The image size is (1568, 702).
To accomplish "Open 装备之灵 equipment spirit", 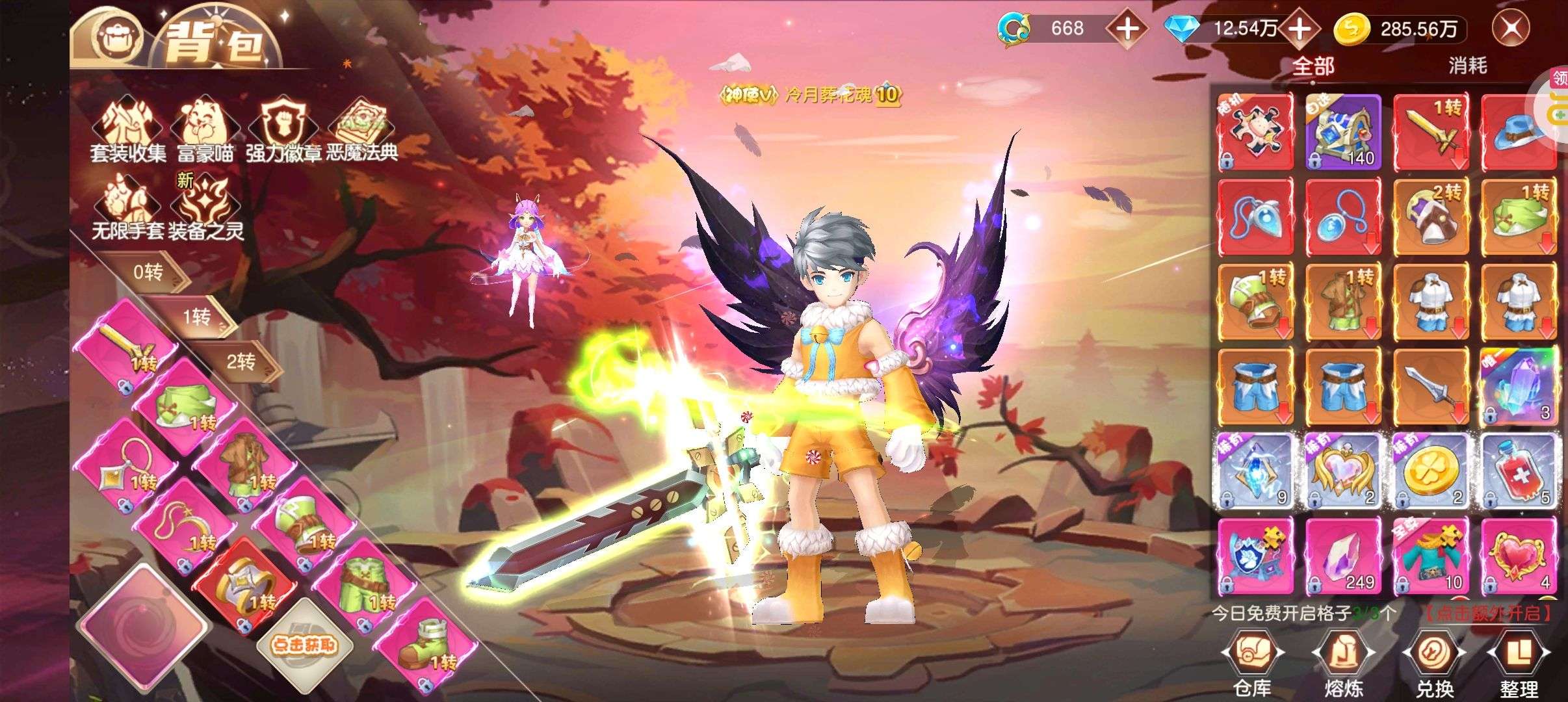I will [x=205, y=208].
